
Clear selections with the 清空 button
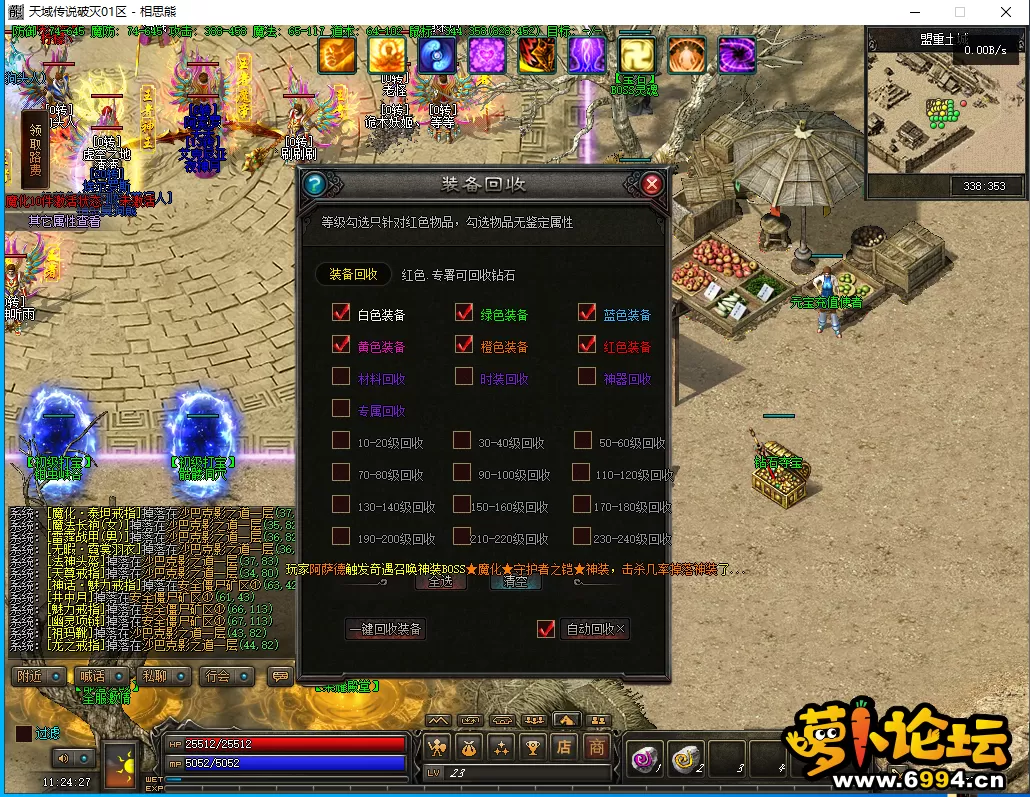click(515, 581)
